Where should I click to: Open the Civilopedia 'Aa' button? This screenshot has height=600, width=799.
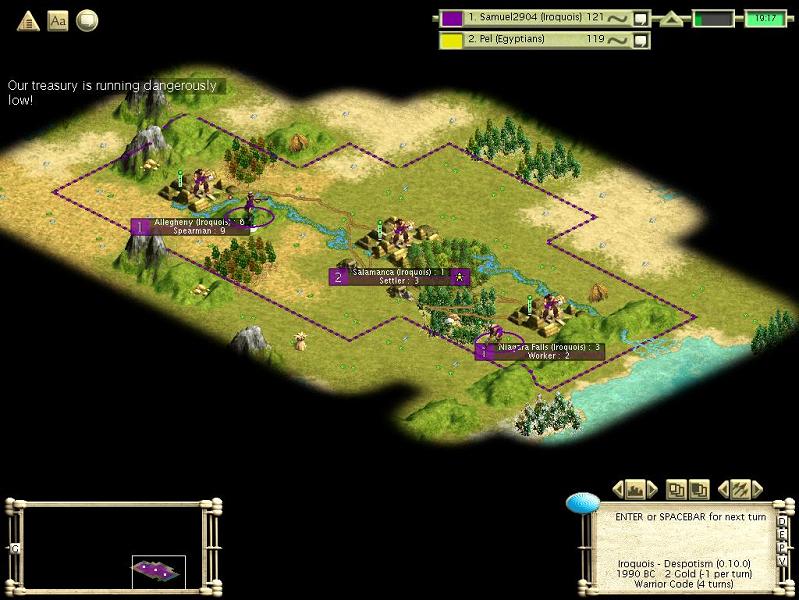click(58, 20)
